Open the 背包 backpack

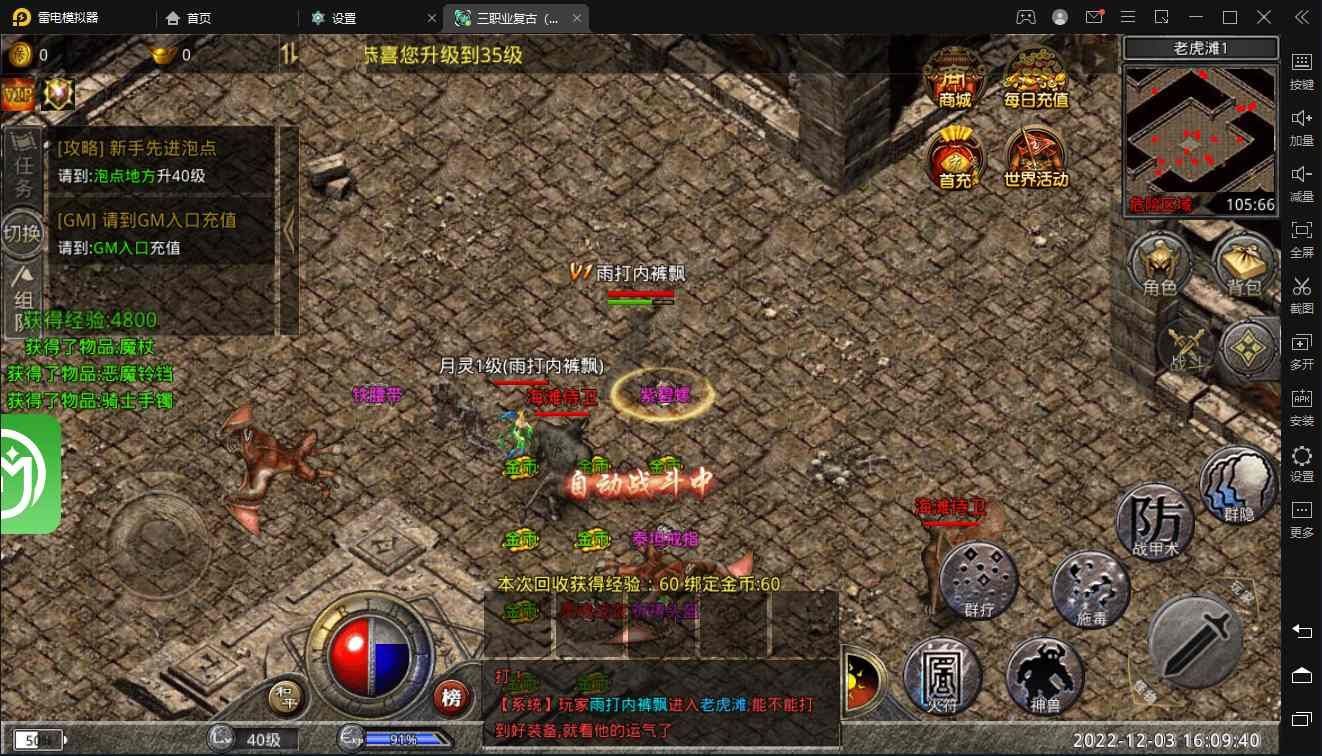tap(1244, 265)
